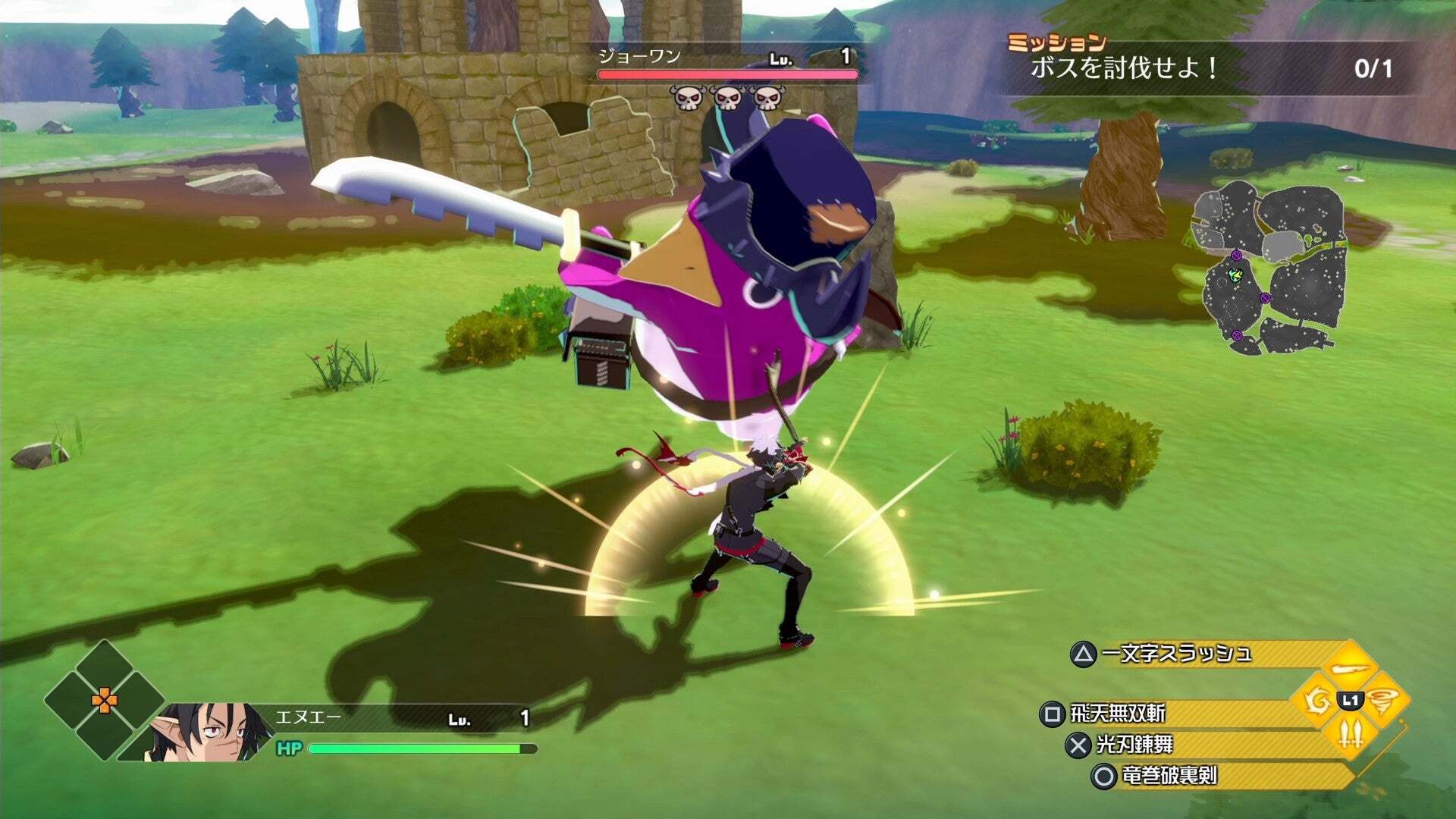Select the twin swords skill icon
This screenshot has width=1456, height=819.
tap(1351, 733)
